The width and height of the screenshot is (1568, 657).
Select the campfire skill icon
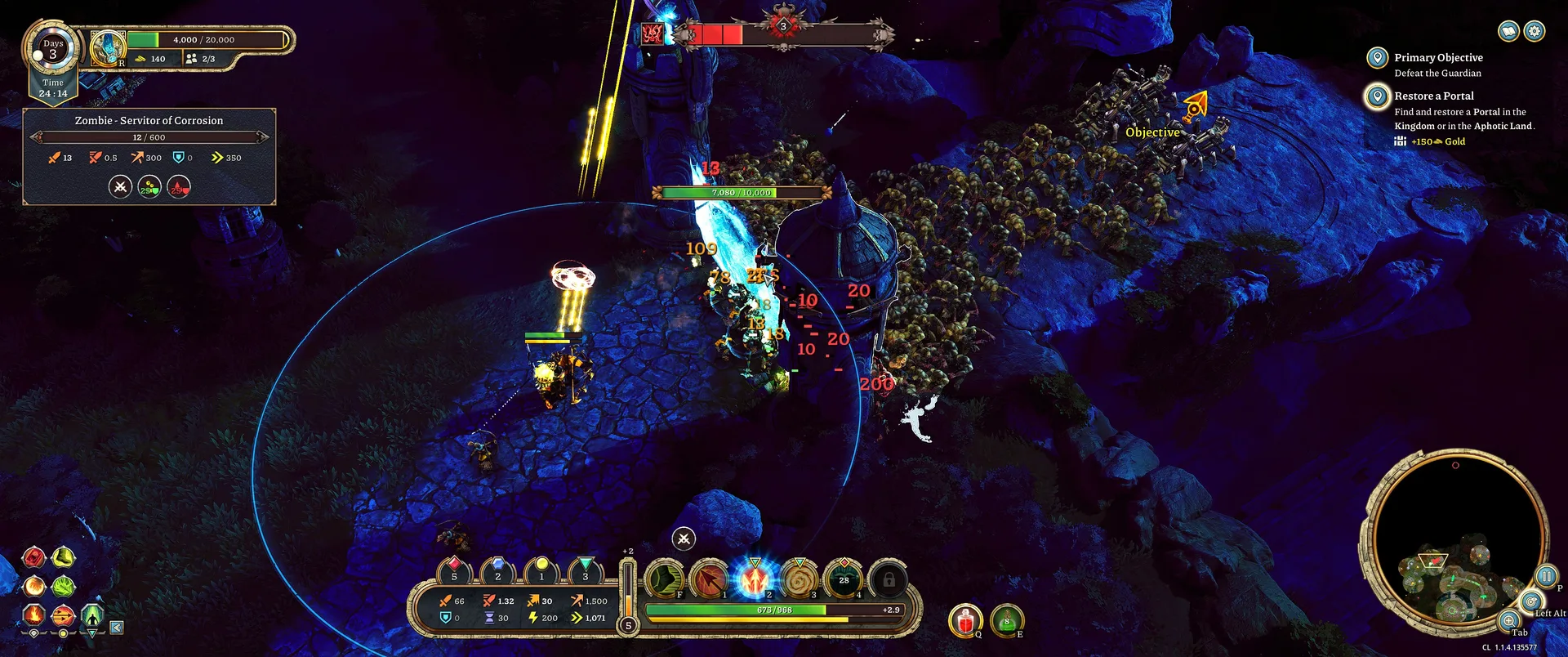33,613
